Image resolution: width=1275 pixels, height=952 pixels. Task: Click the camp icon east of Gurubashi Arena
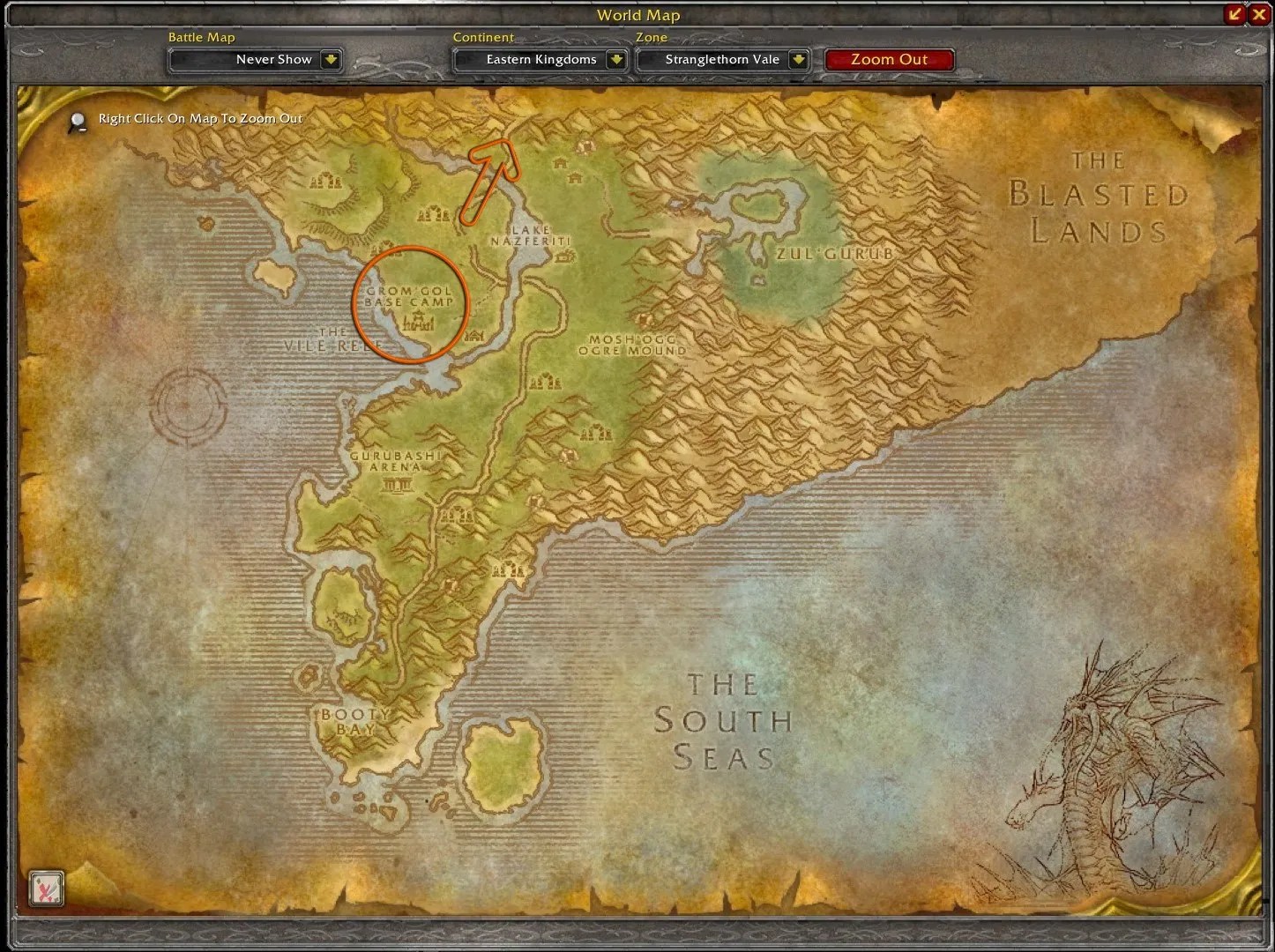point(597,432)
